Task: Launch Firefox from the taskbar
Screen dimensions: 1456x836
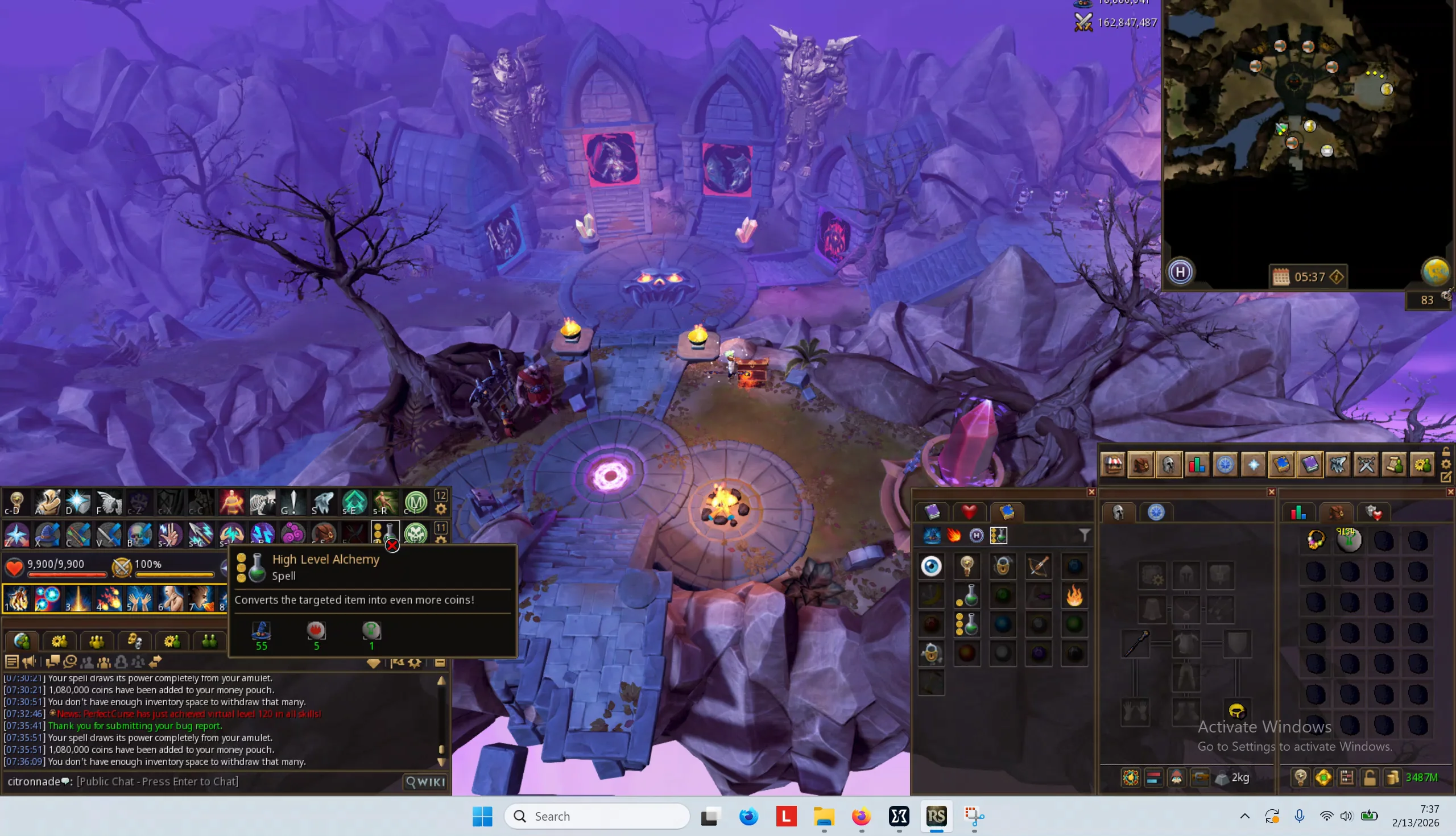Action: [x=861, y=816]
